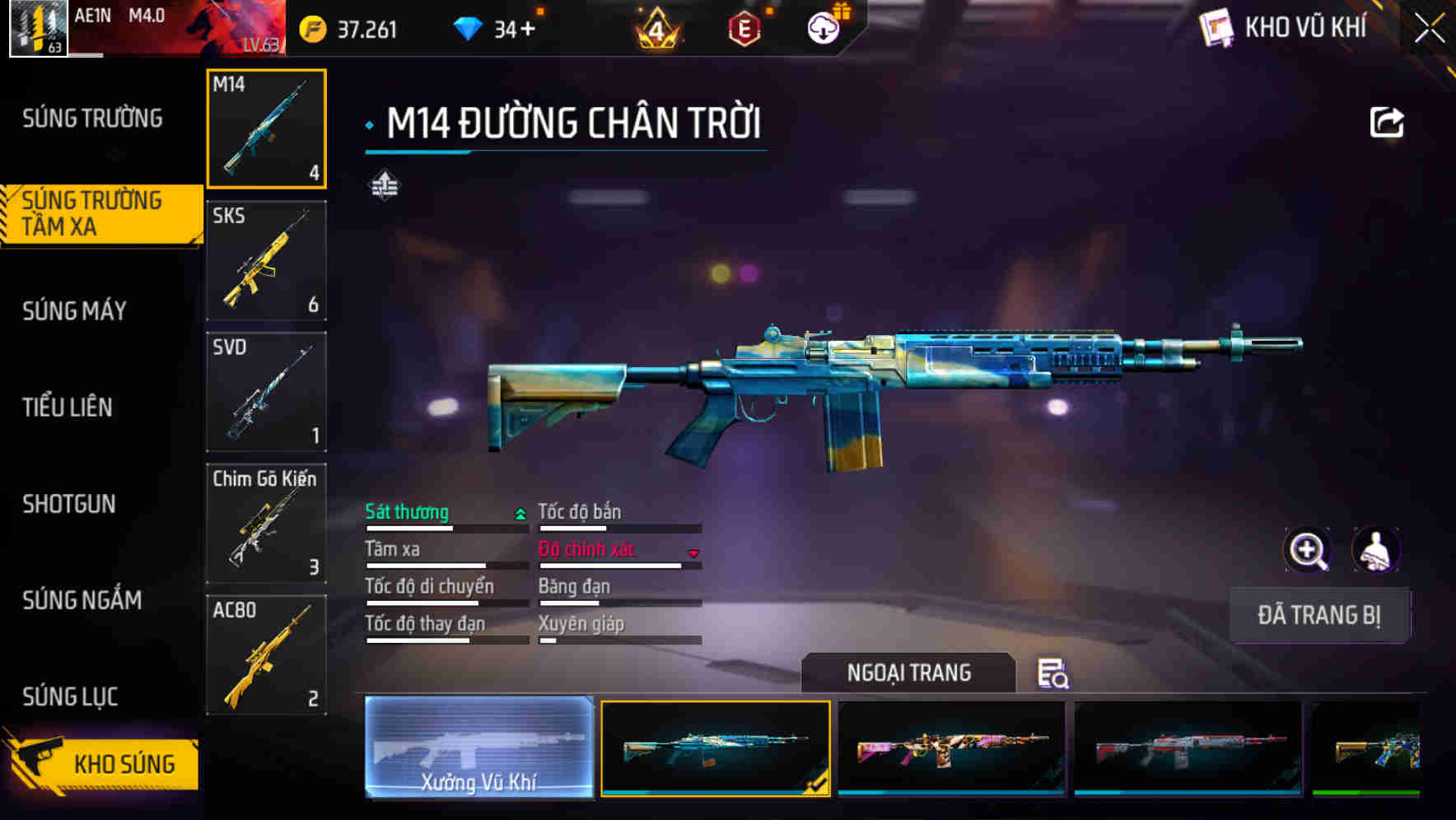1456x820 pixels.
Task: Select the golden SKS weapon thumbnail
Action: [266, 261]
